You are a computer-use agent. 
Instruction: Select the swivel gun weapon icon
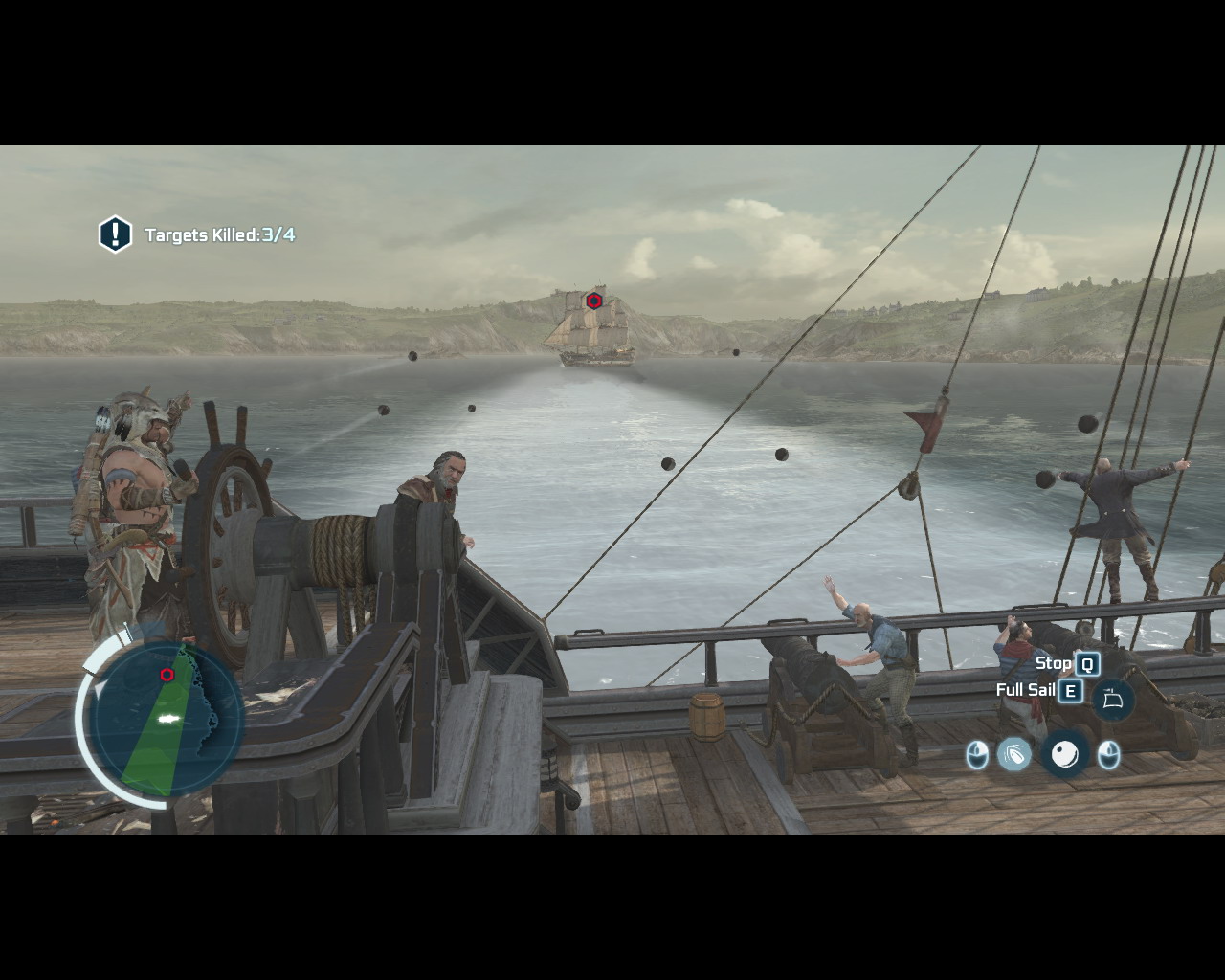1014,755
